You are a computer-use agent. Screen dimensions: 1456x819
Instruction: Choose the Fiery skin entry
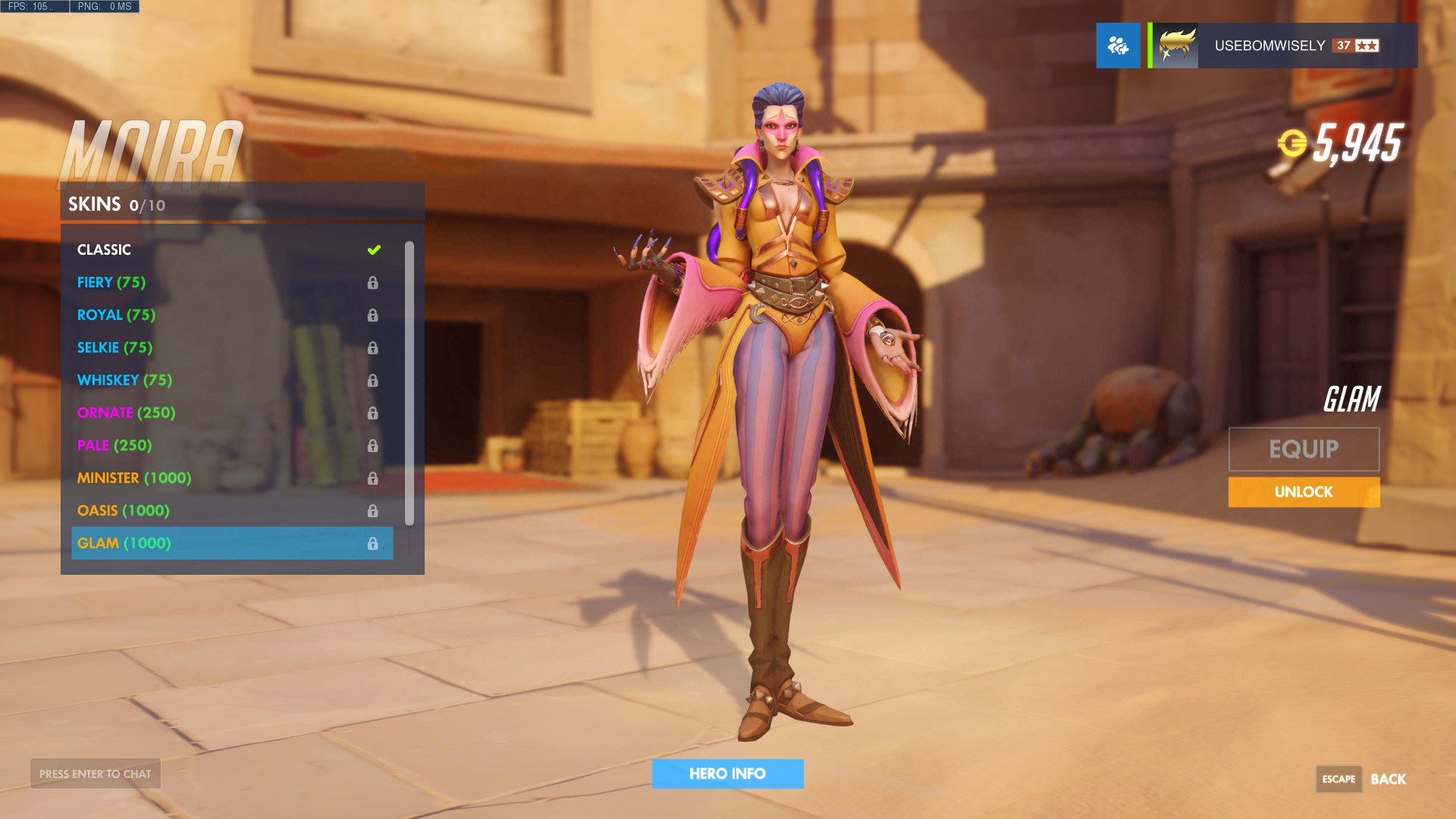click(111, 282)
